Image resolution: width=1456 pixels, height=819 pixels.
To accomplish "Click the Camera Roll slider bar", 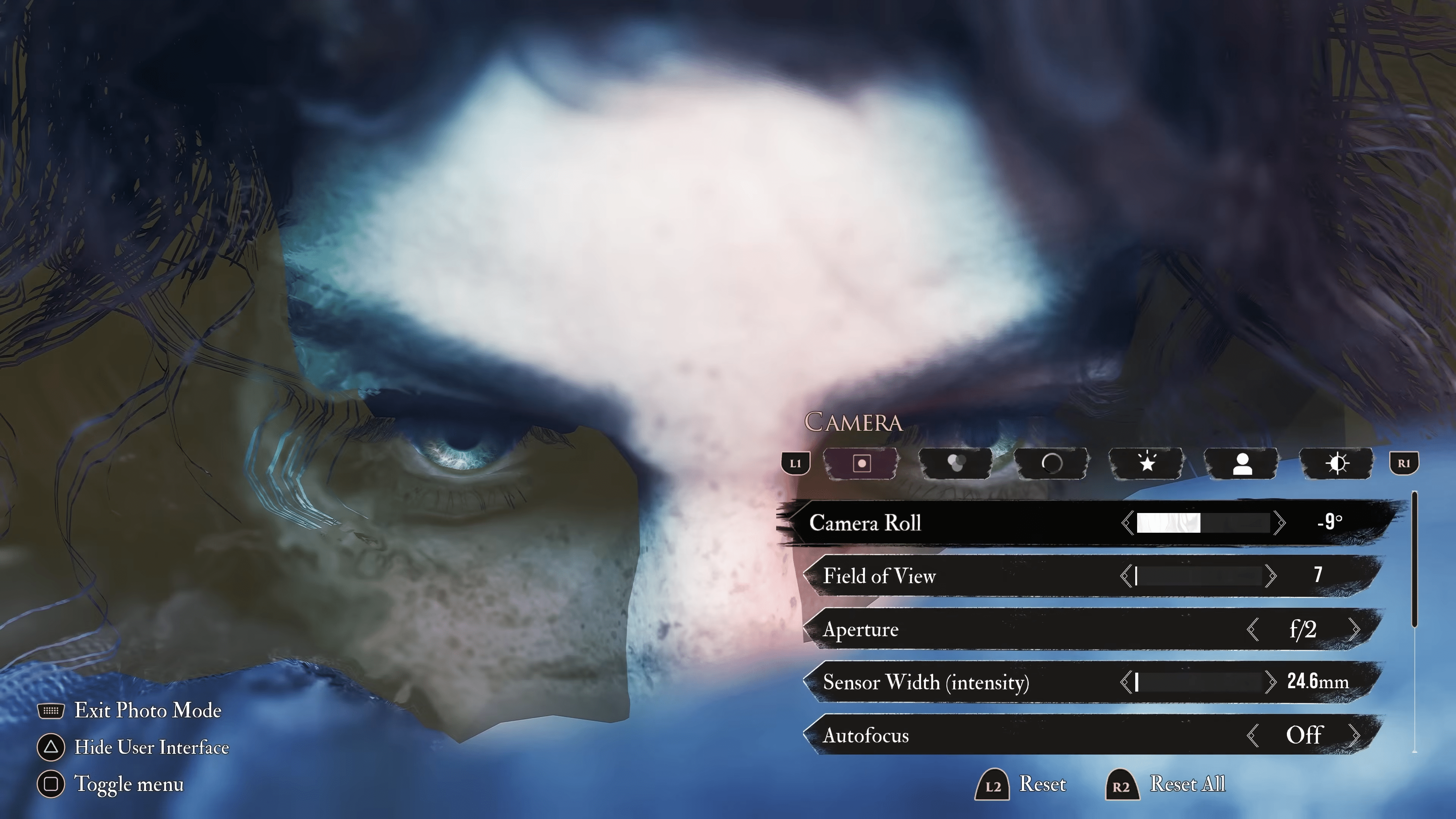I will tap(1203, 523).
